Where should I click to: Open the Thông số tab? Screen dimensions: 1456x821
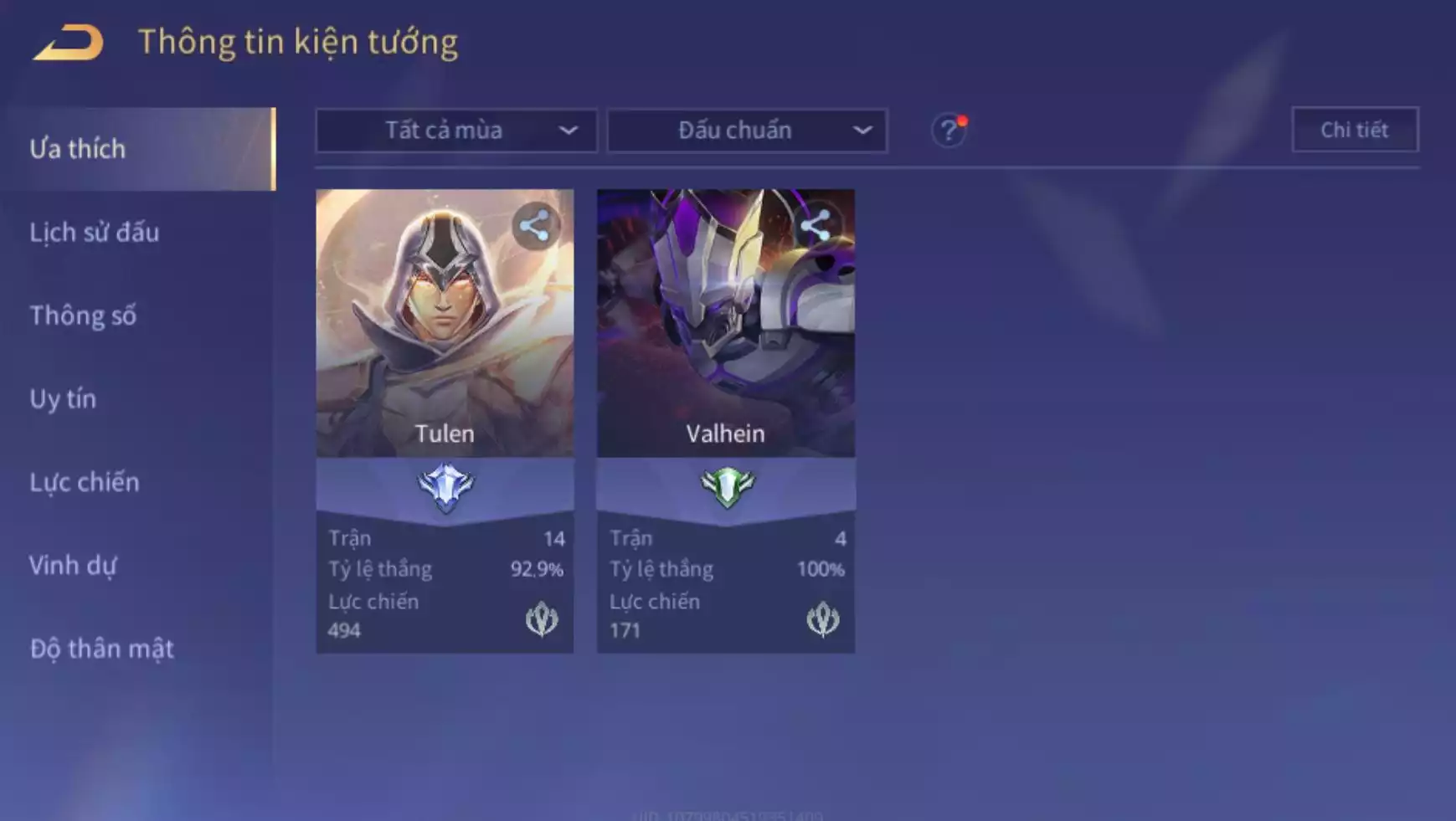pos(83,316)
